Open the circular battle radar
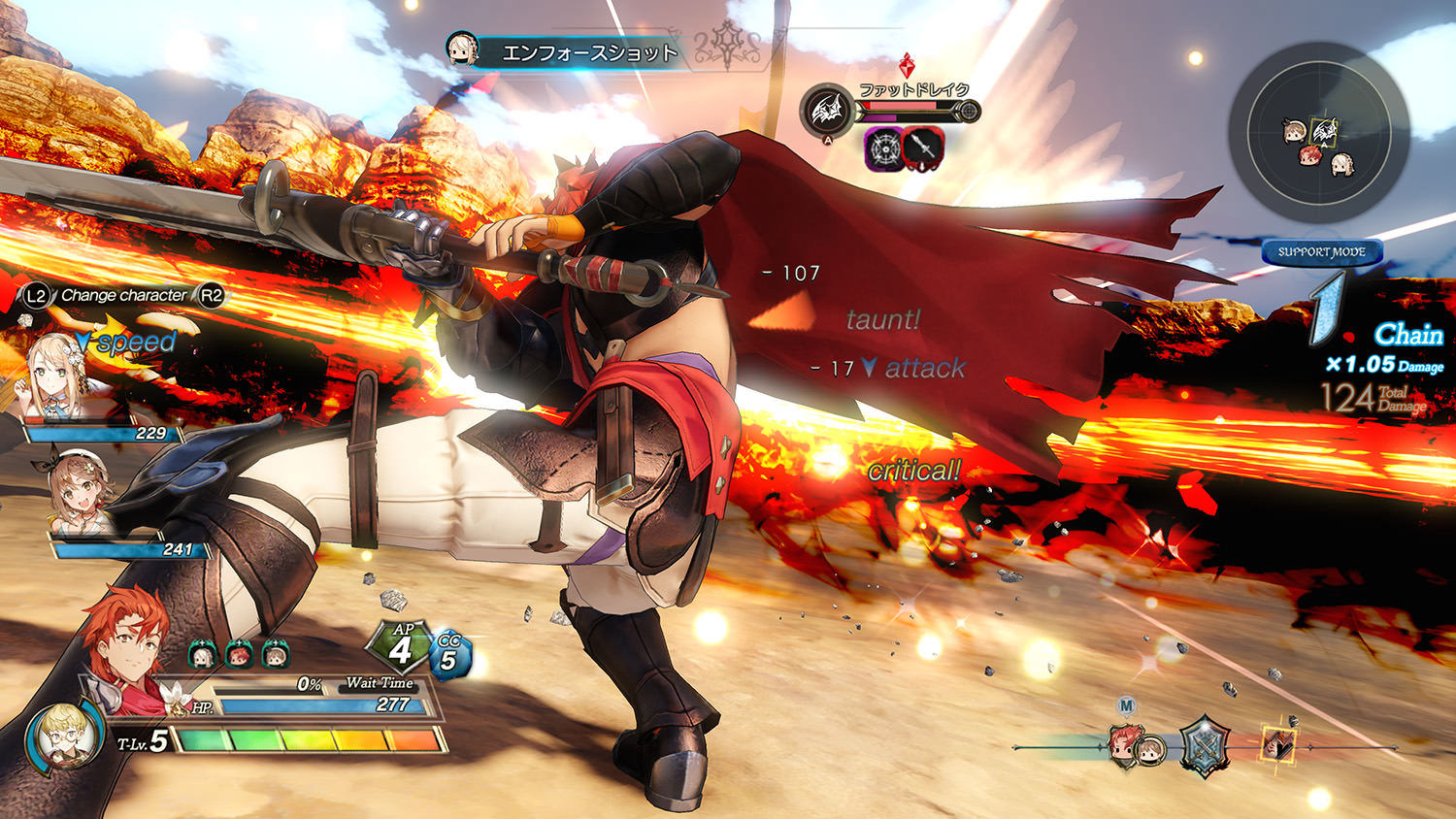Screen dimensions: 1456x819 pos(1317,133)
